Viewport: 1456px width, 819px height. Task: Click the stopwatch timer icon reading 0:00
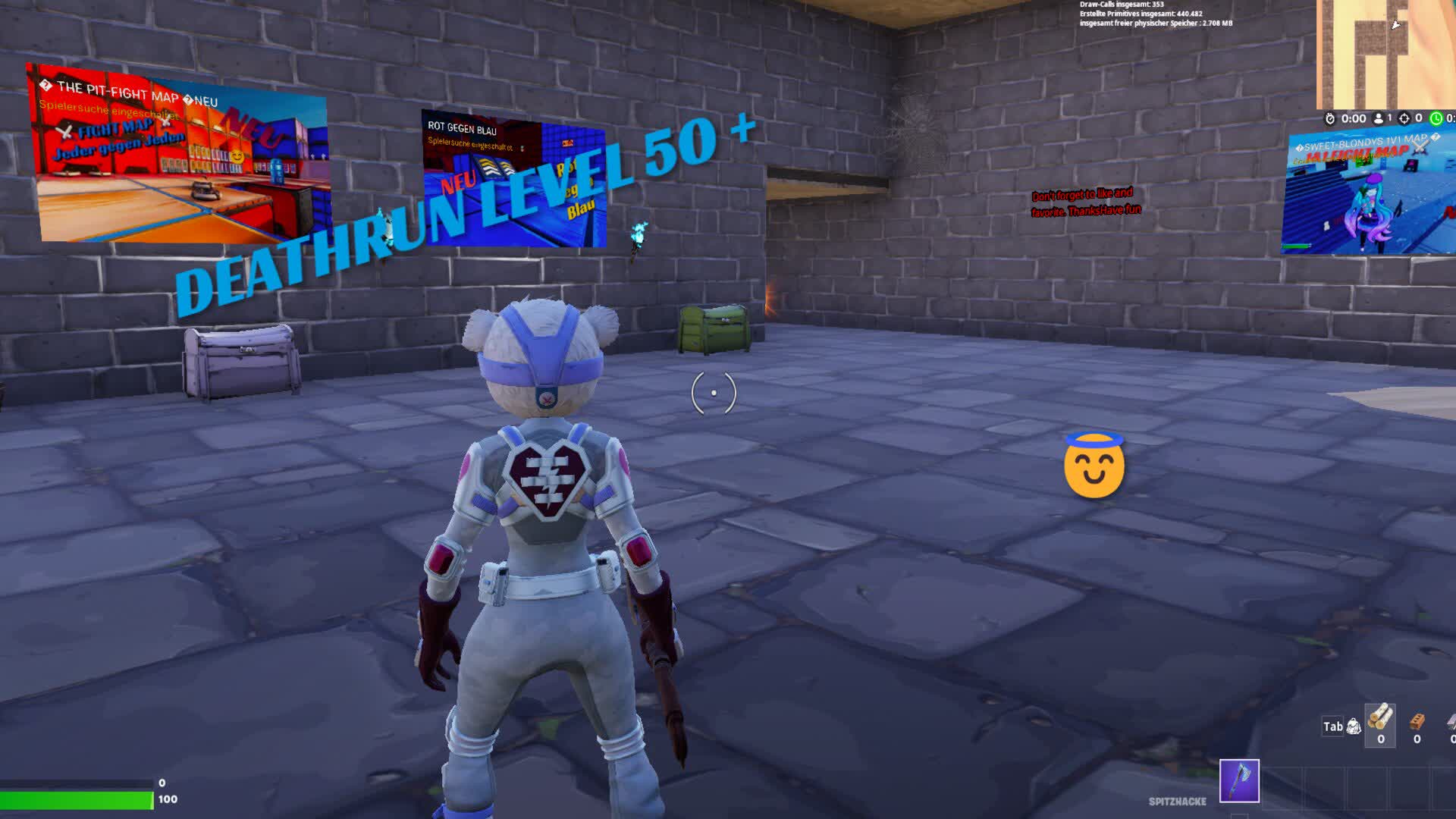(x=1330, y=118)
